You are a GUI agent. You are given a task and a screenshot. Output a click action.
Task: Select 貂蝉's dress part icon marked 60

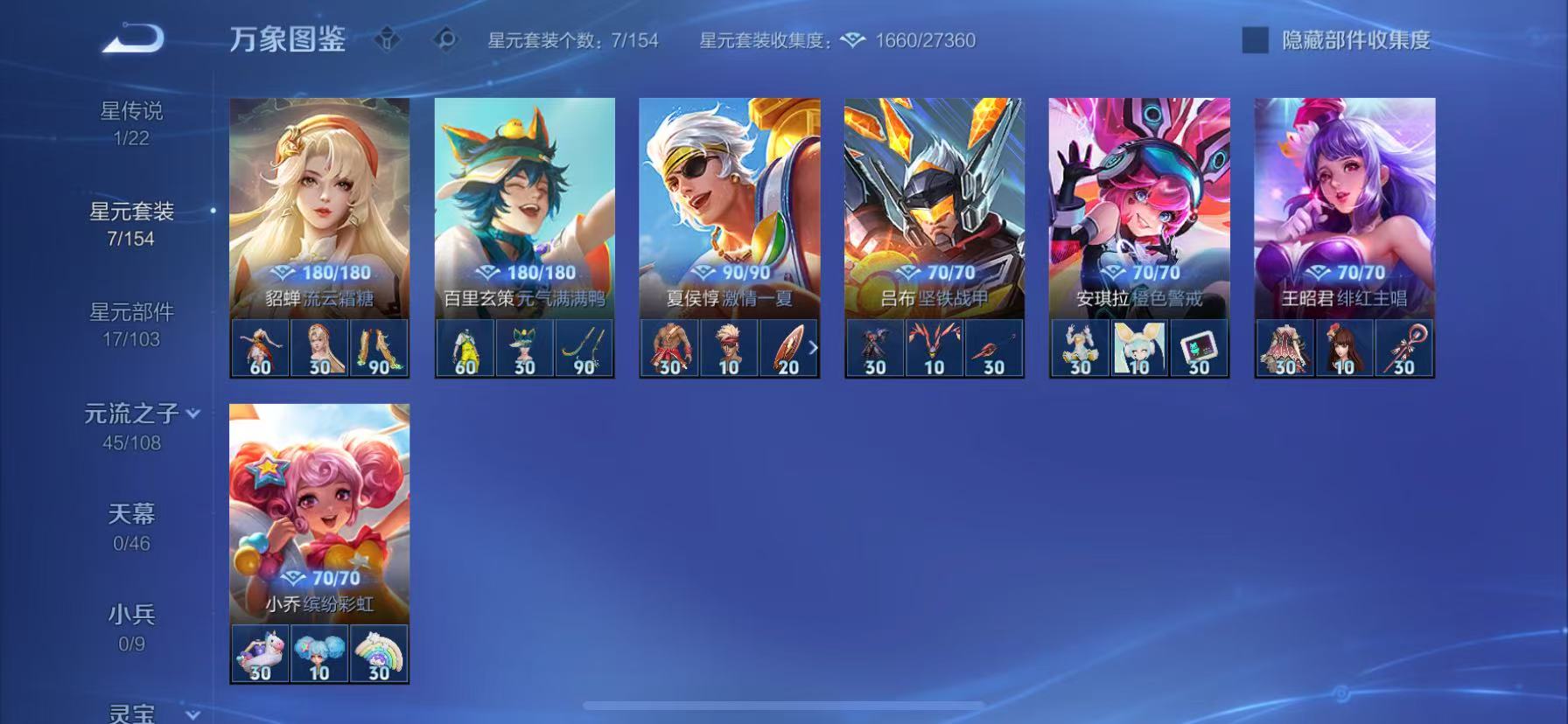(x=258, y=346)
